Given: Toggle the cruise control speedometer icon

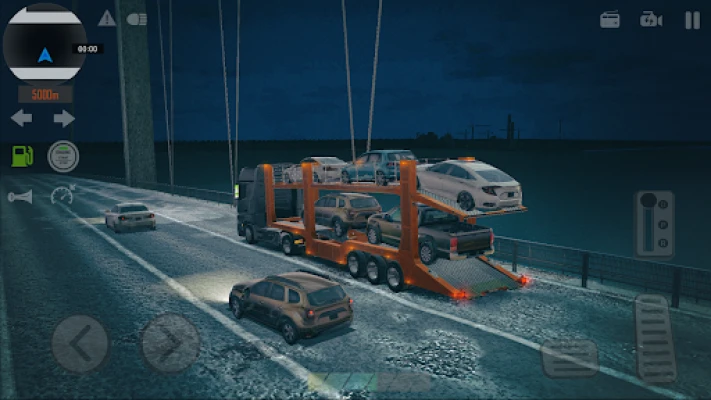Looking at the screenshot, I should click(62, 195).
